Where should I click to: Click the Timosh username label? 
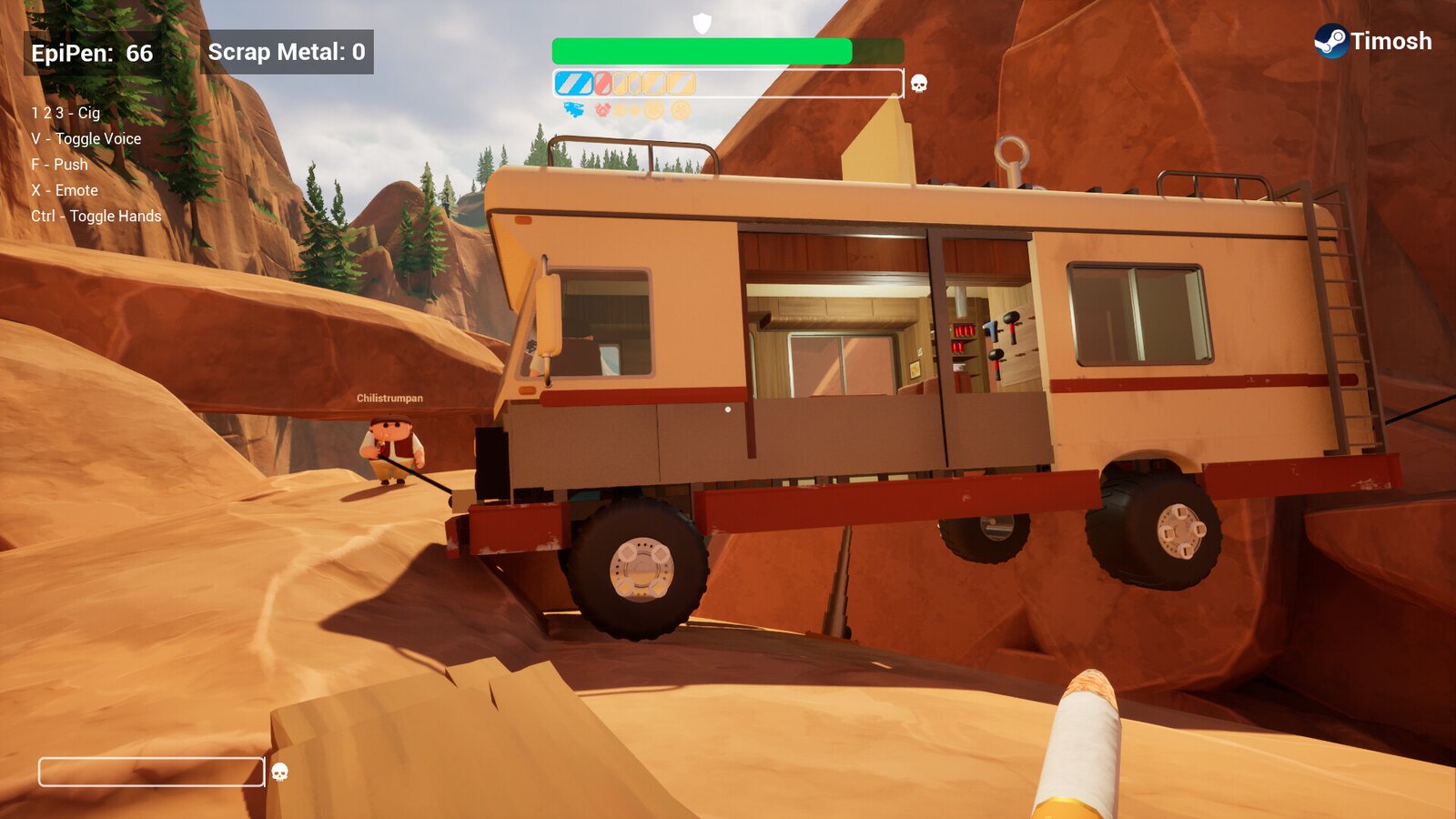tap(1392, 41)
